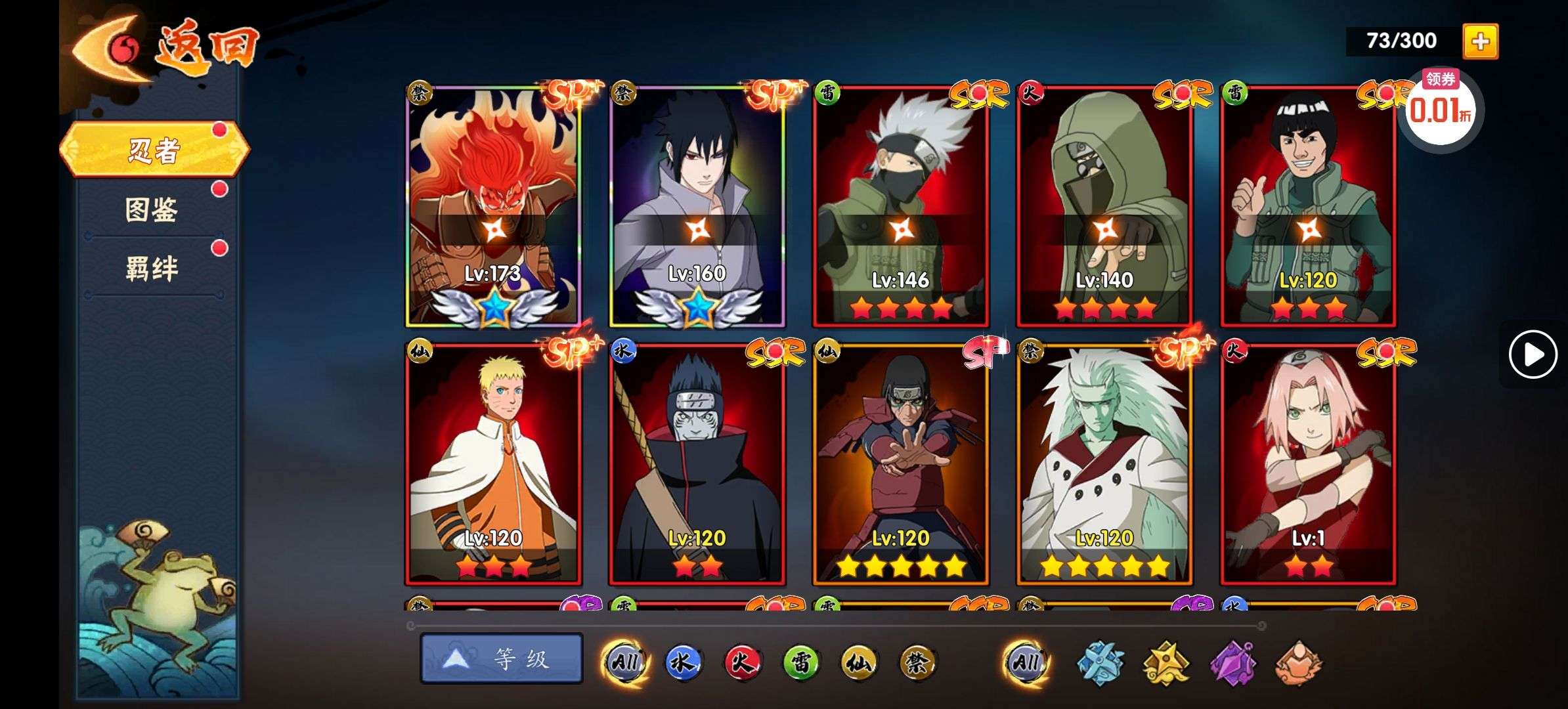Image resolution: width=1568 pixels, height=709 pixels.
Task: Choose the Hokage Naruto card
Action: [x=493, y=464]
